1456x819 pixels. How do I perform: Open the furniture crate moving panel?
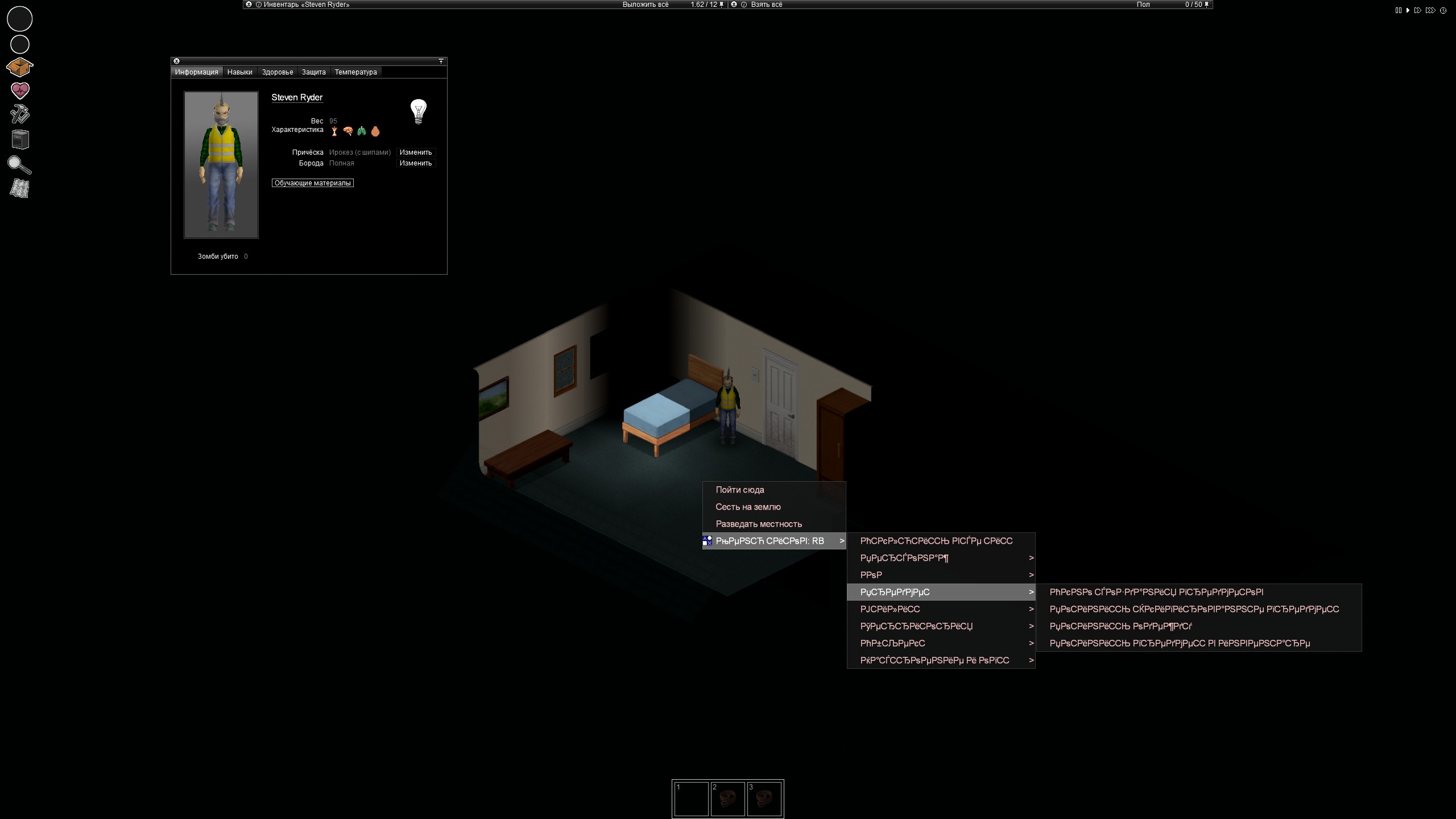pos(19,139)
